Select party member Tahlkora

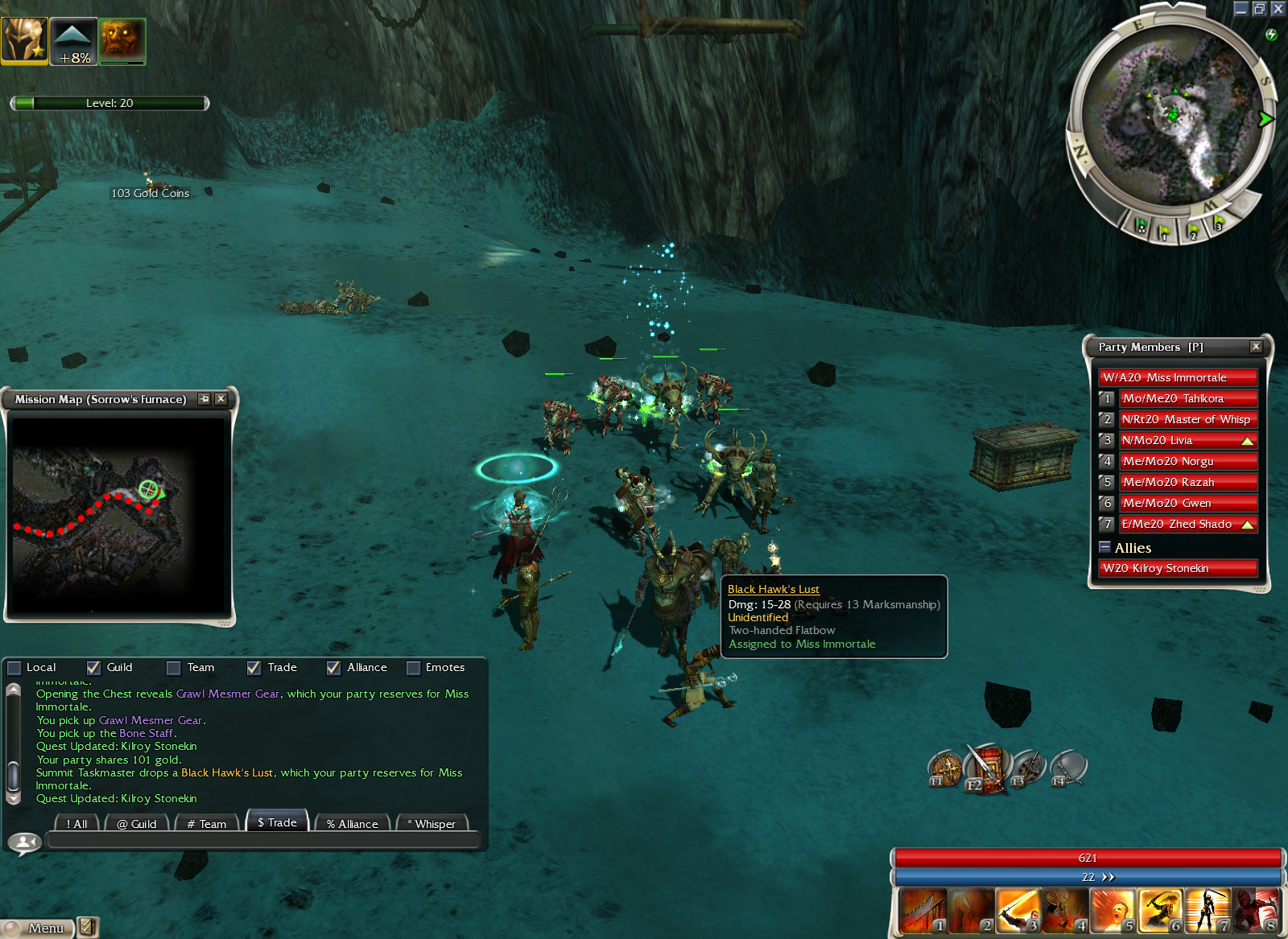[x=1187, y=398]
